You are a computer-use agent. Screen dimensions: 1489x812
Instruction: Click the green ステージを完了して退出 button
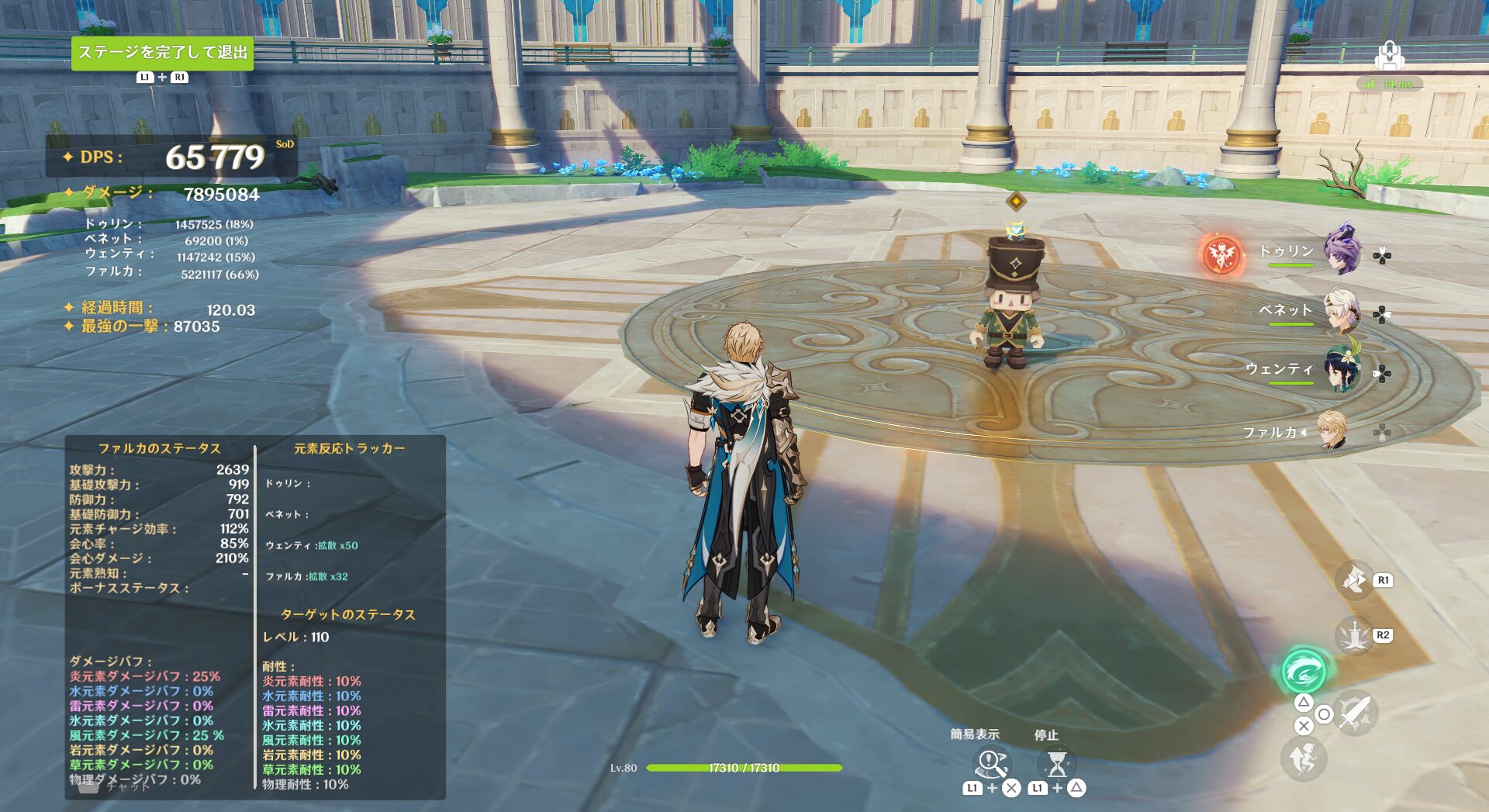click(x=162, y=53)
